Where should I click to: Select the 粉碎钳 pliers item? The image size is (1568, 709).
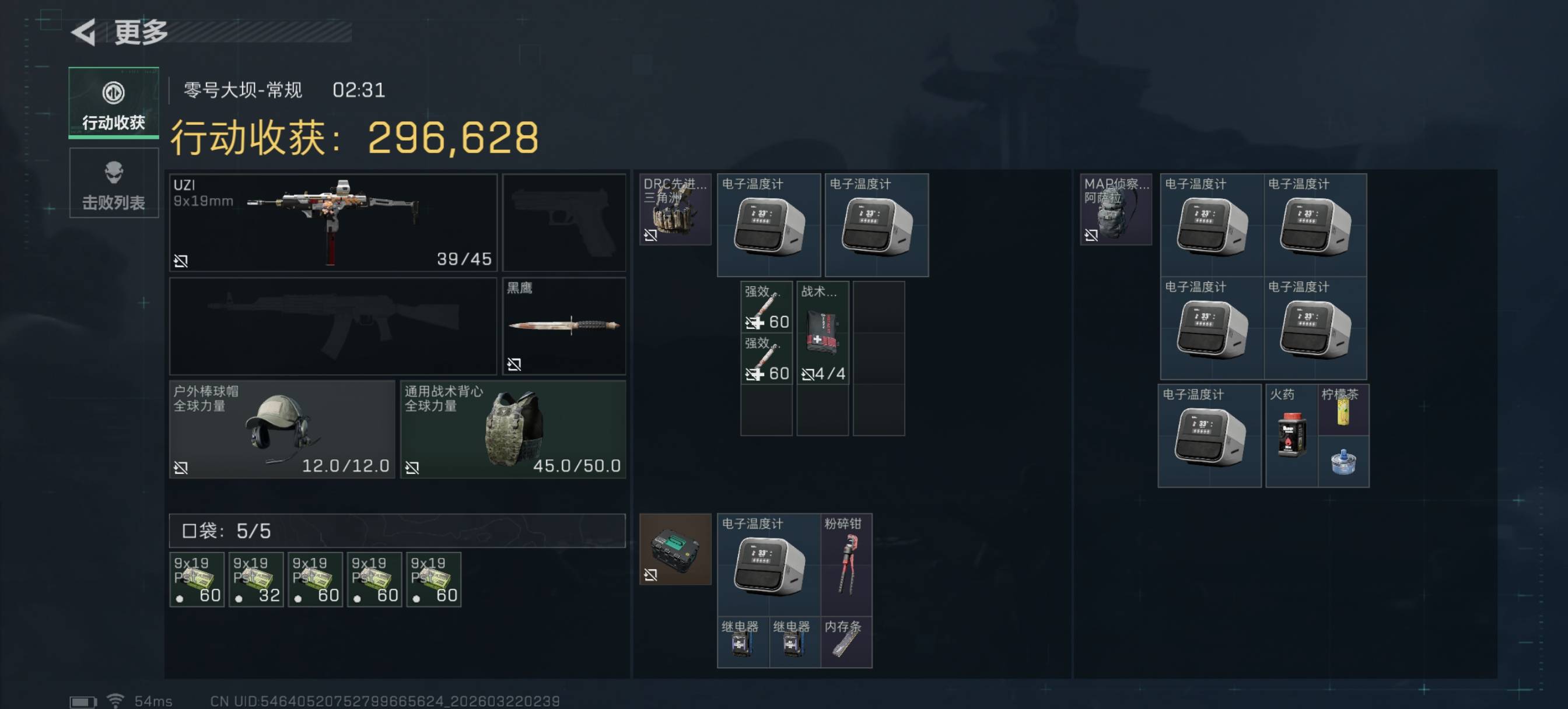point(846,565)
